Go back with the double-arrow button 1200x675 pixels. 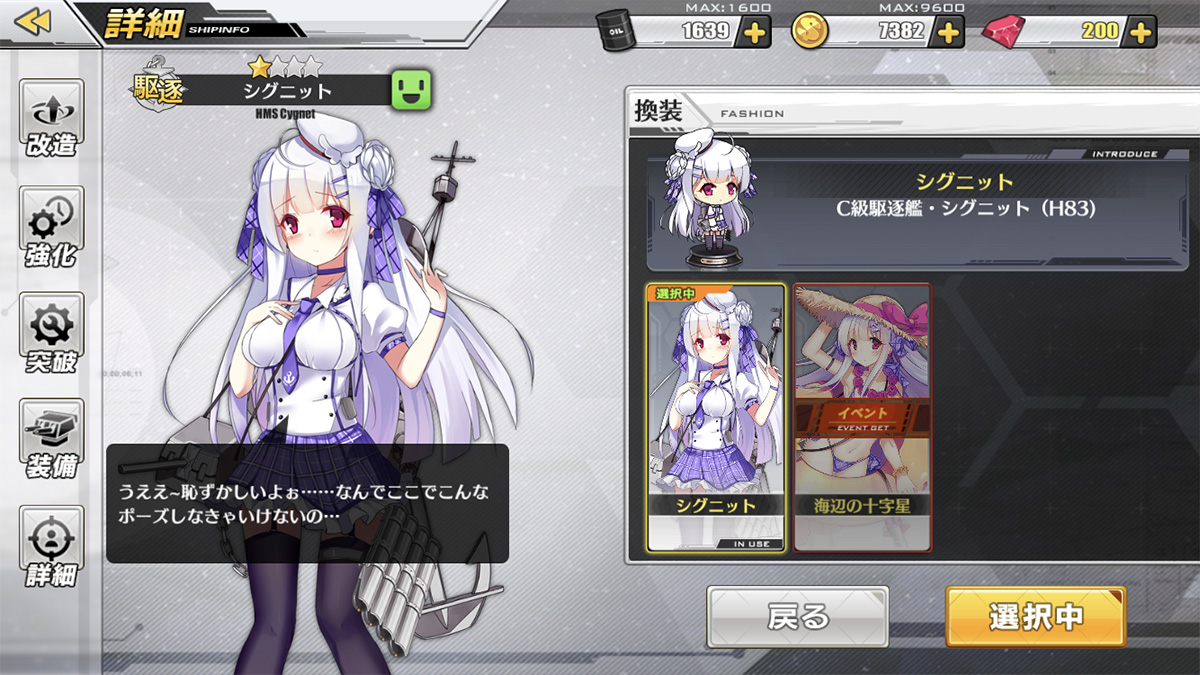click(x=33, y=22)
